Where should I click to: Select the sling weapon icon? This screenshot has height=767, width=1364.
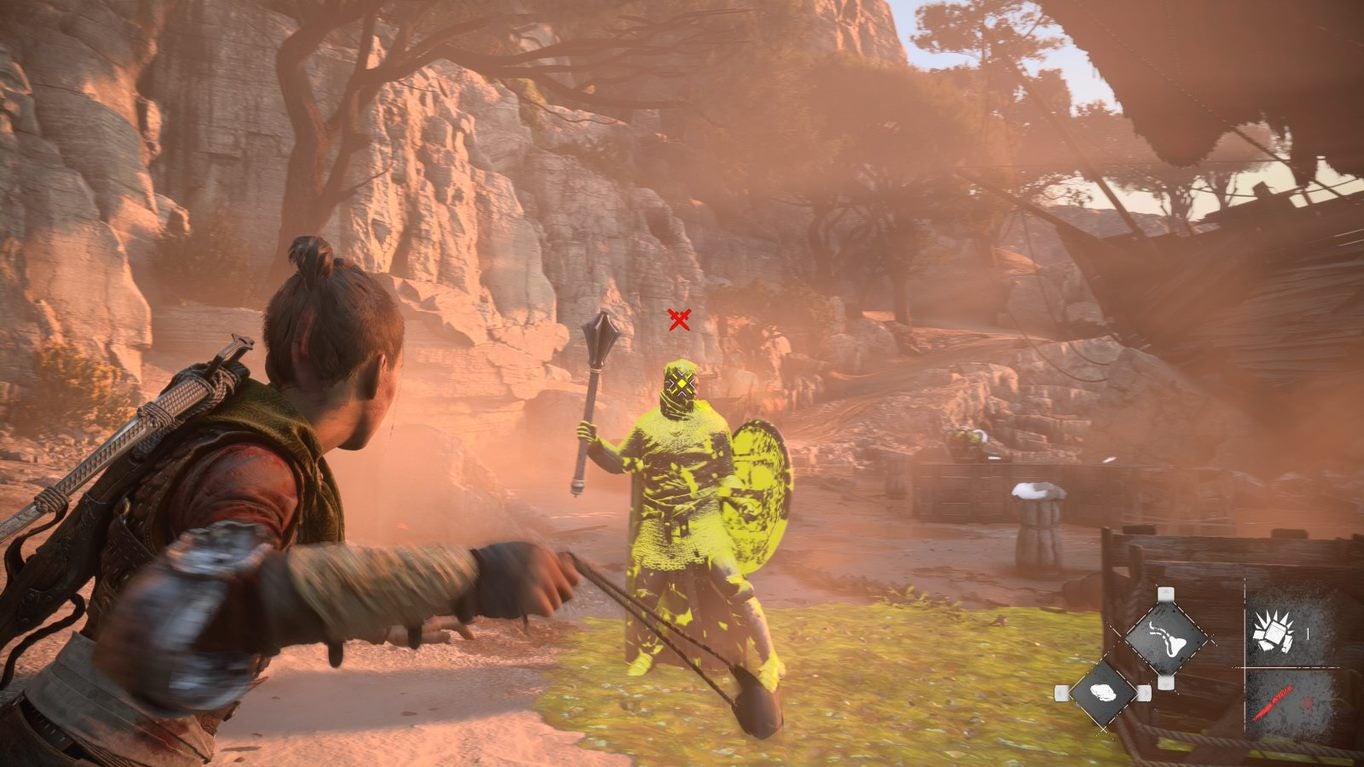click(1167, 637)
